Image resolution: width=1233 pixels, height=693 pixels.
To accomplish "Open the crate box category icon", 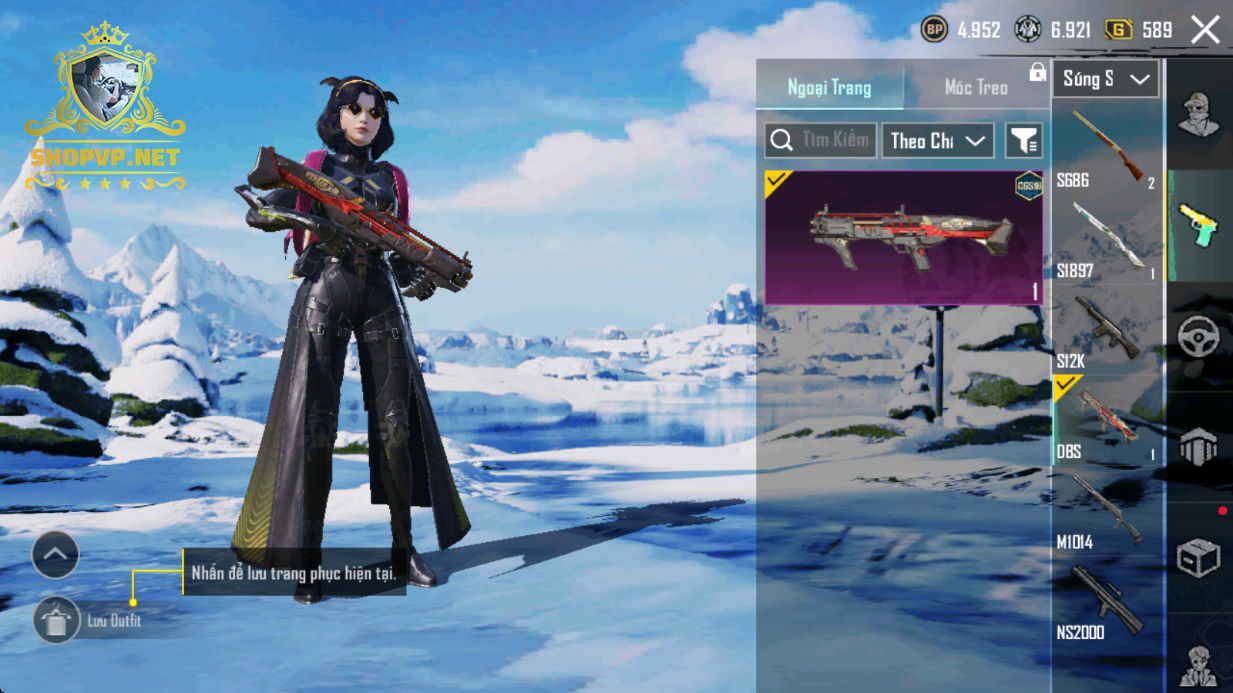I will 1198,558.
